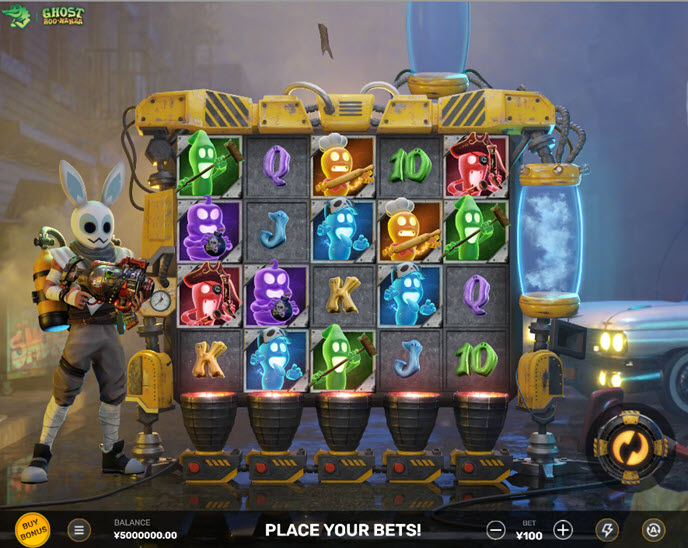Increase the bet with the plus button
This screenshot has width=688, height=548.
pyautogui.click(x=563, y=530)
